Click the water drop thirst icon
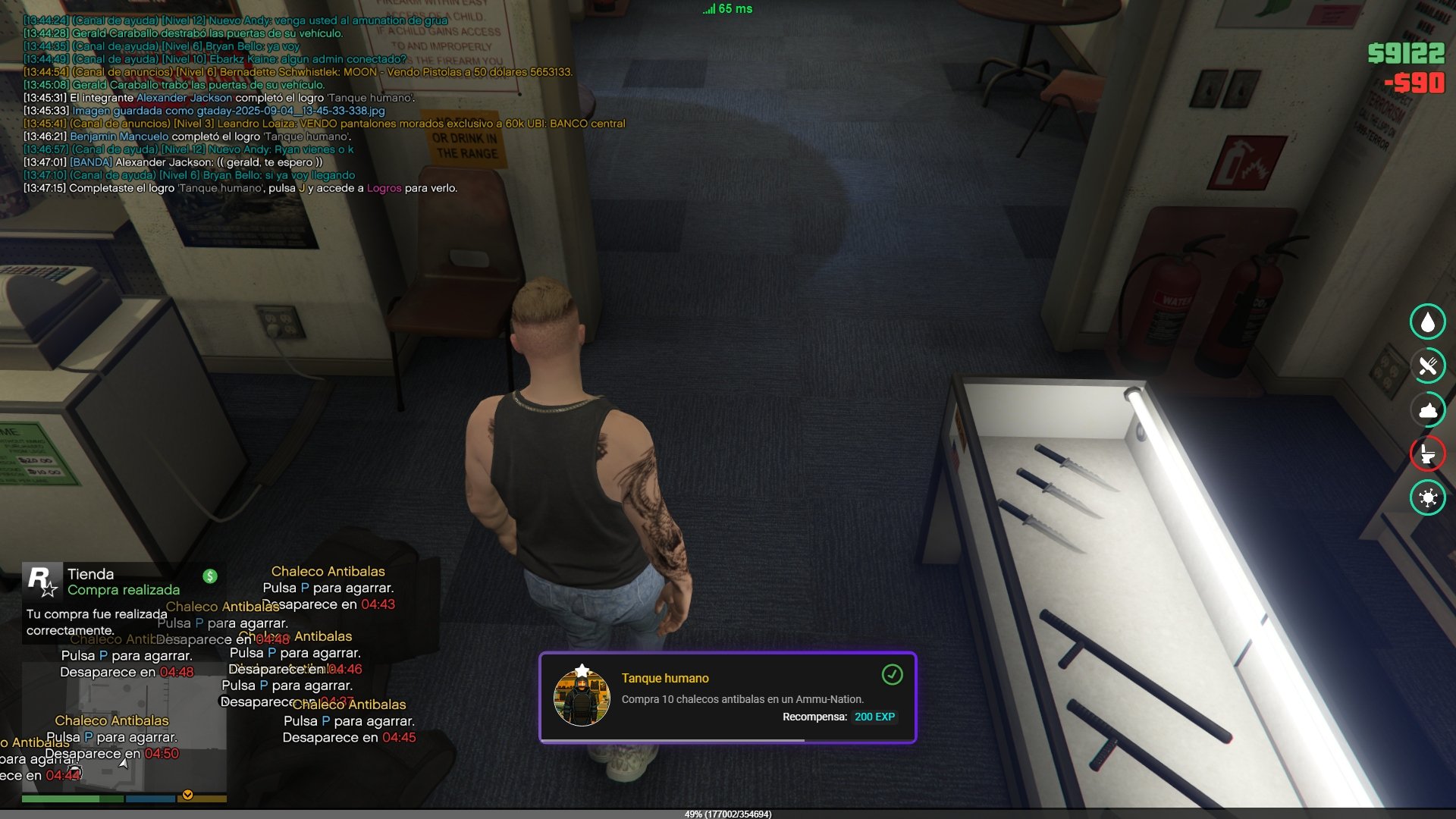Viewport: 1456px width, 819px height. (x=1427, y=322)
